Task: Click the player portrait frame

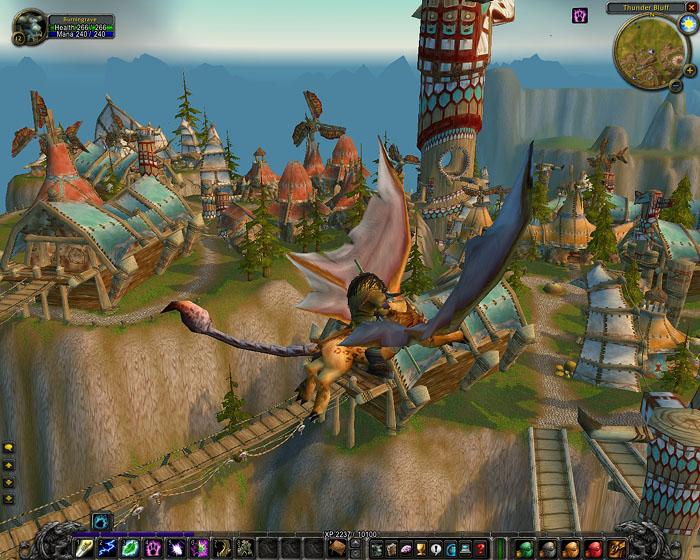Action: tap(30, 25)
